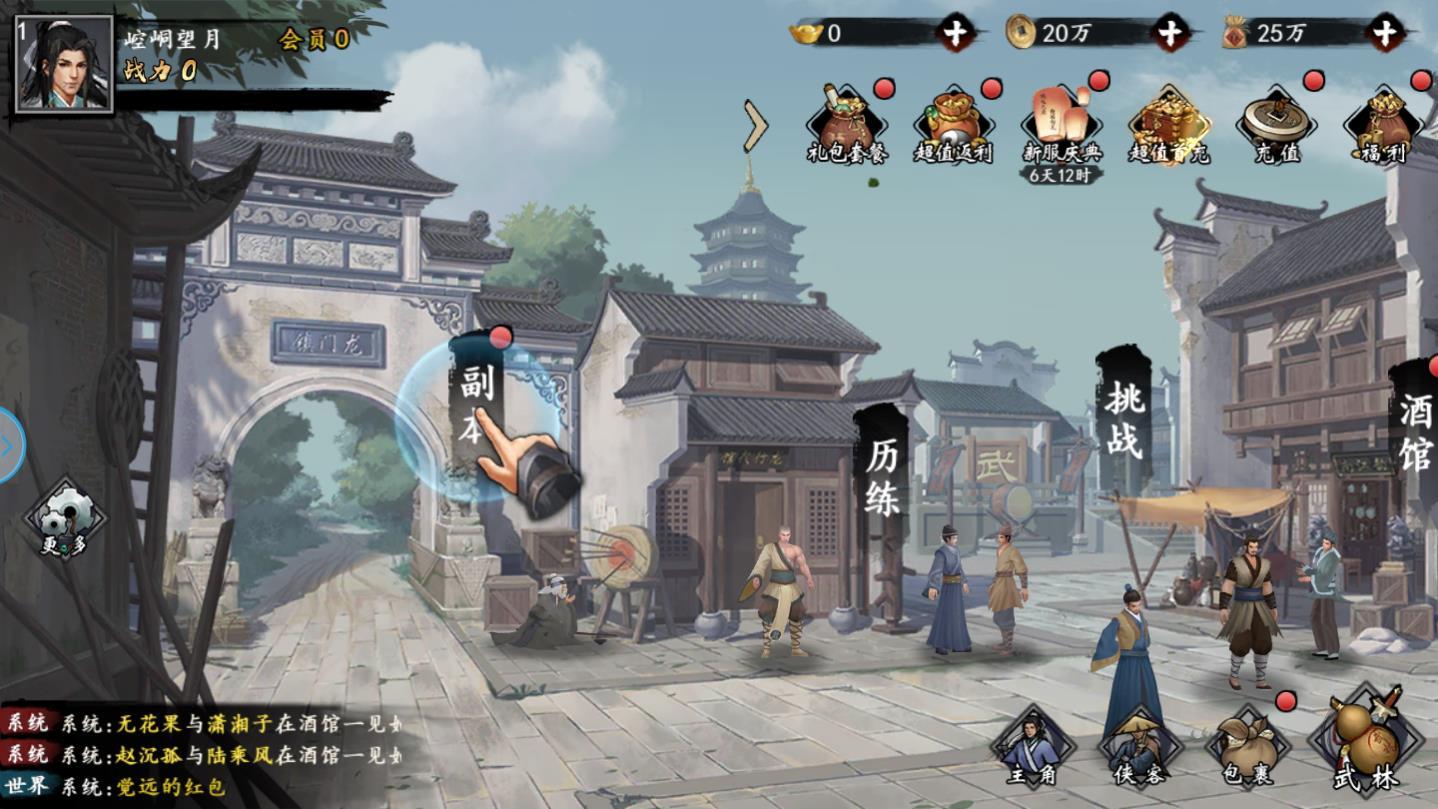Open the 主角 protagonist menu
The width and height of the screenshot is (1438, 809).
coord(1031,749)
